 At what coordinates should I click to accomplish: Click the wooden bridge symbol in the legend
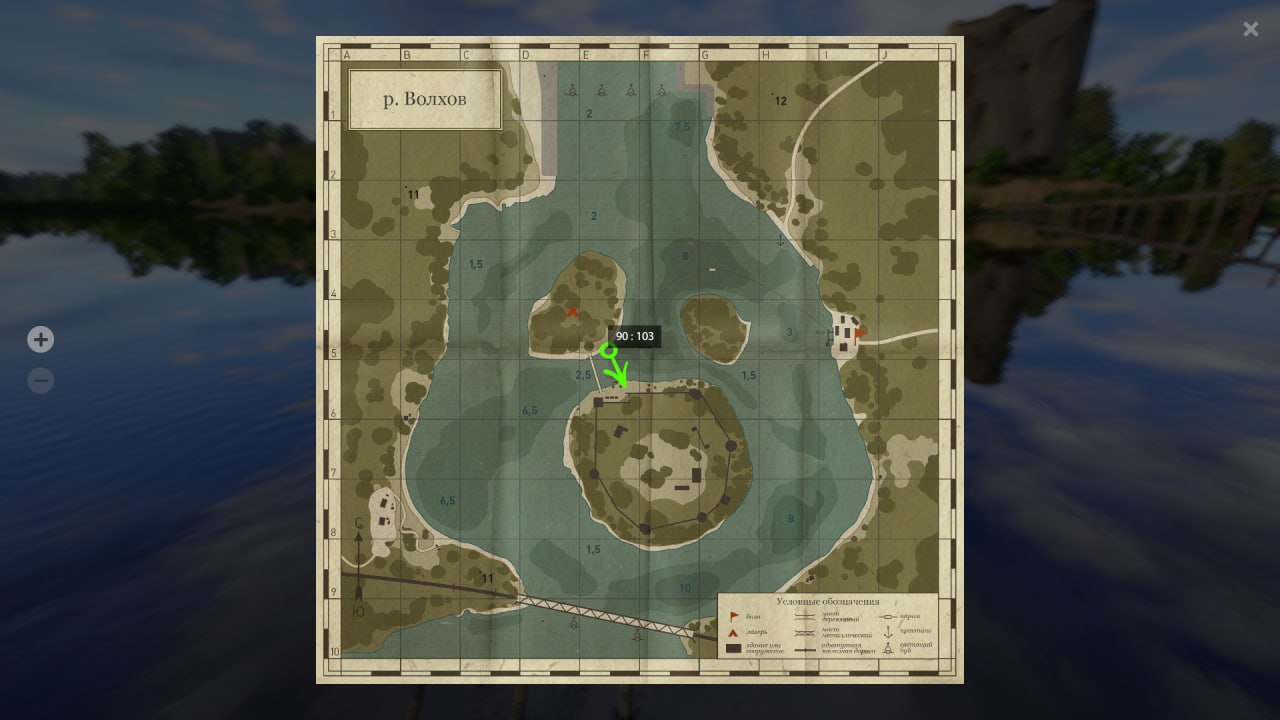(804, 615)
